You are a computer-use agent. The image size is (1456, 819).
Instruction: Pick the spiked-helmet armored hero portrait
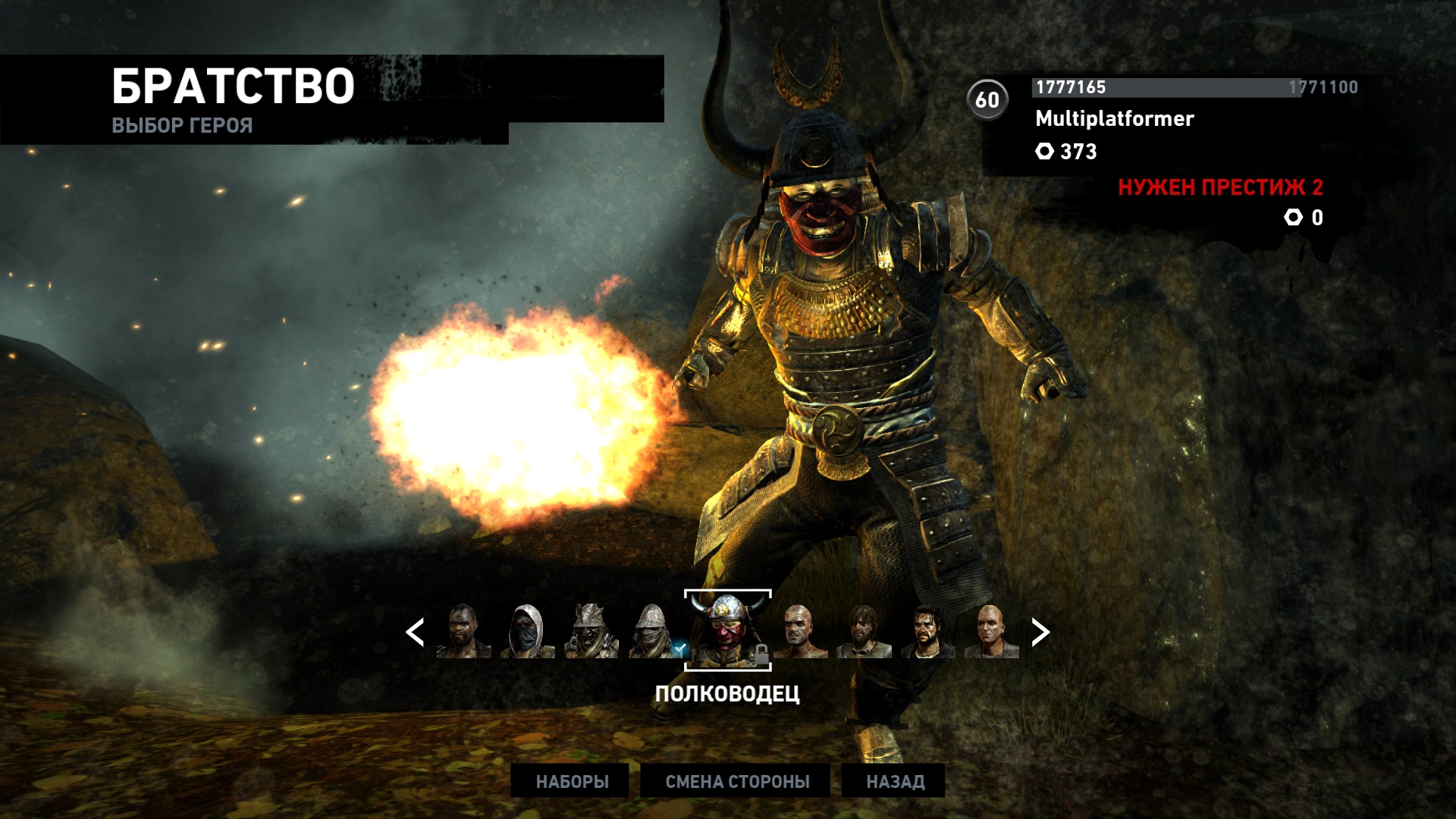591,631
